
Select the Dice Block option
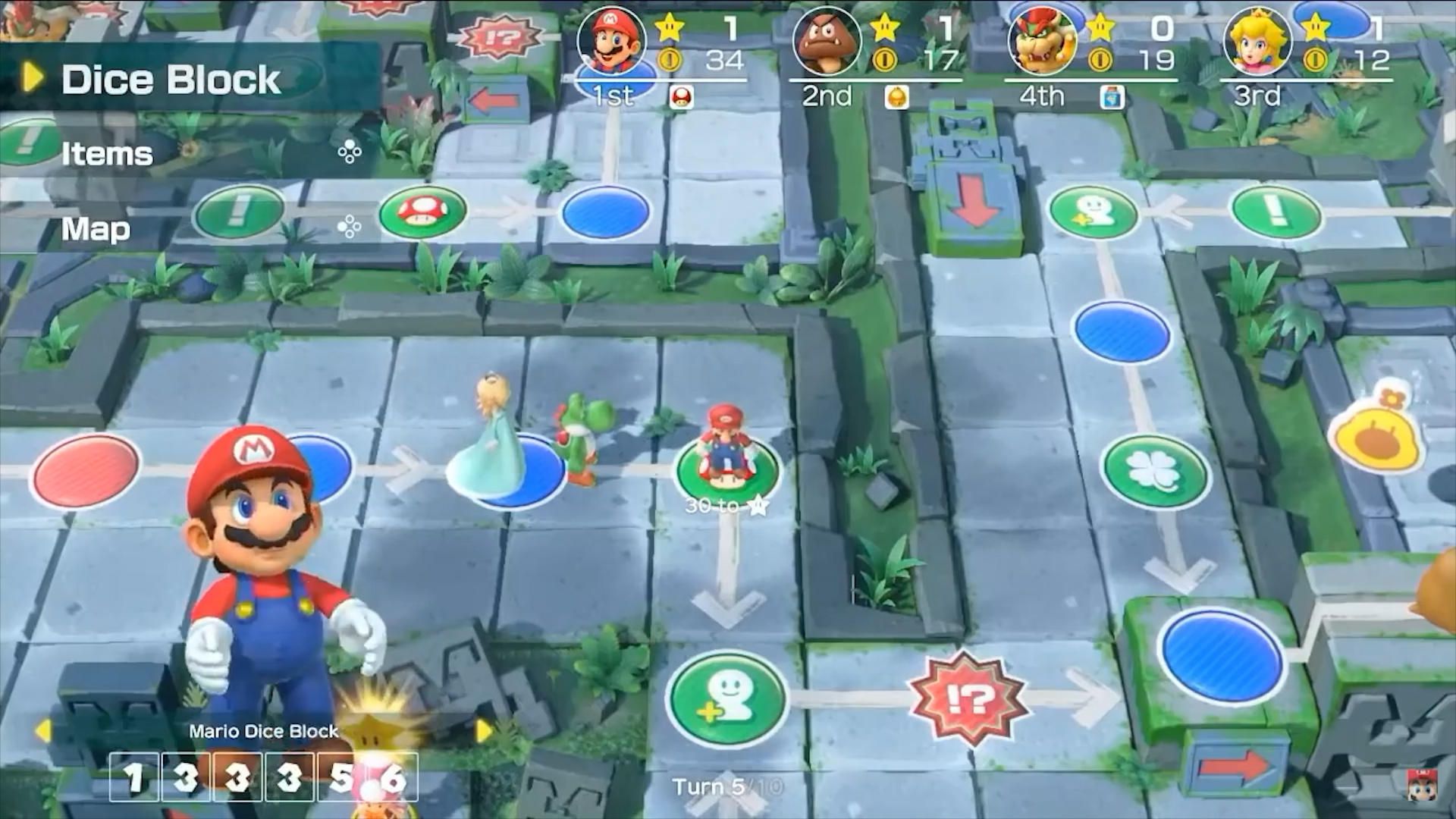pyautogui.click(x=171, y=79)
